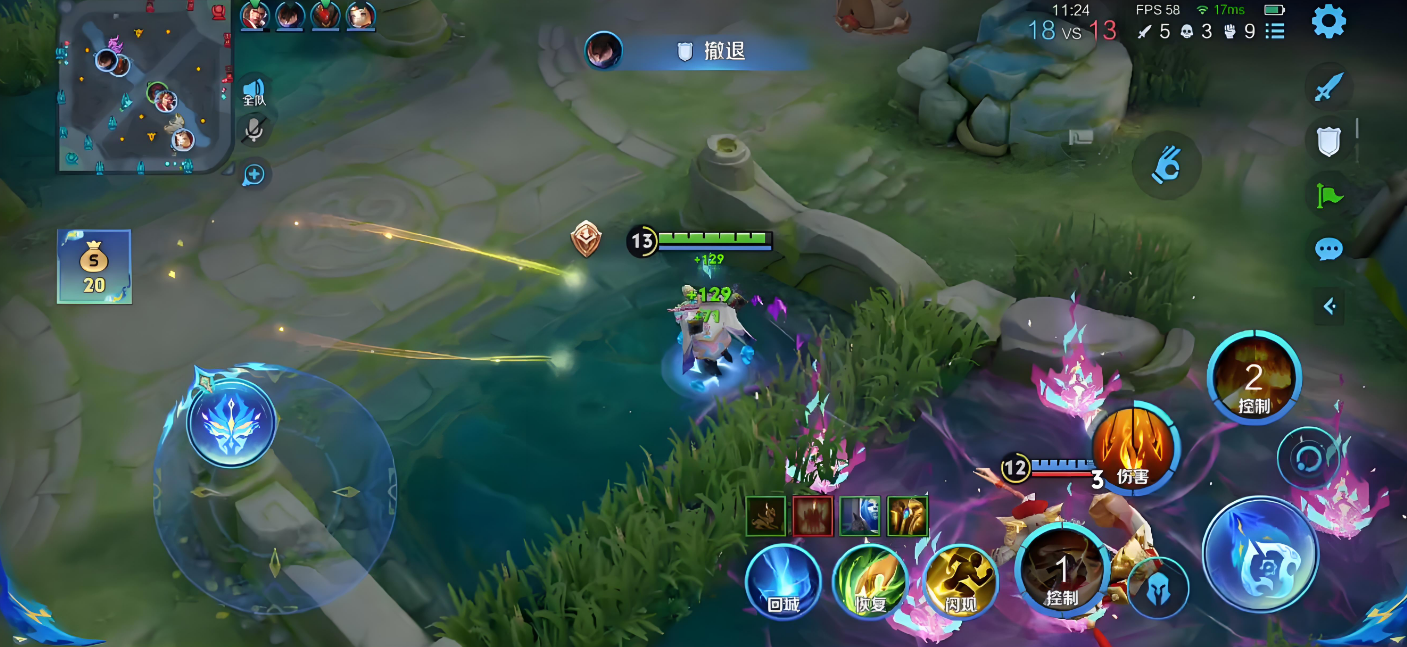Open the gold shop with 20 coins

coord(94,266)
